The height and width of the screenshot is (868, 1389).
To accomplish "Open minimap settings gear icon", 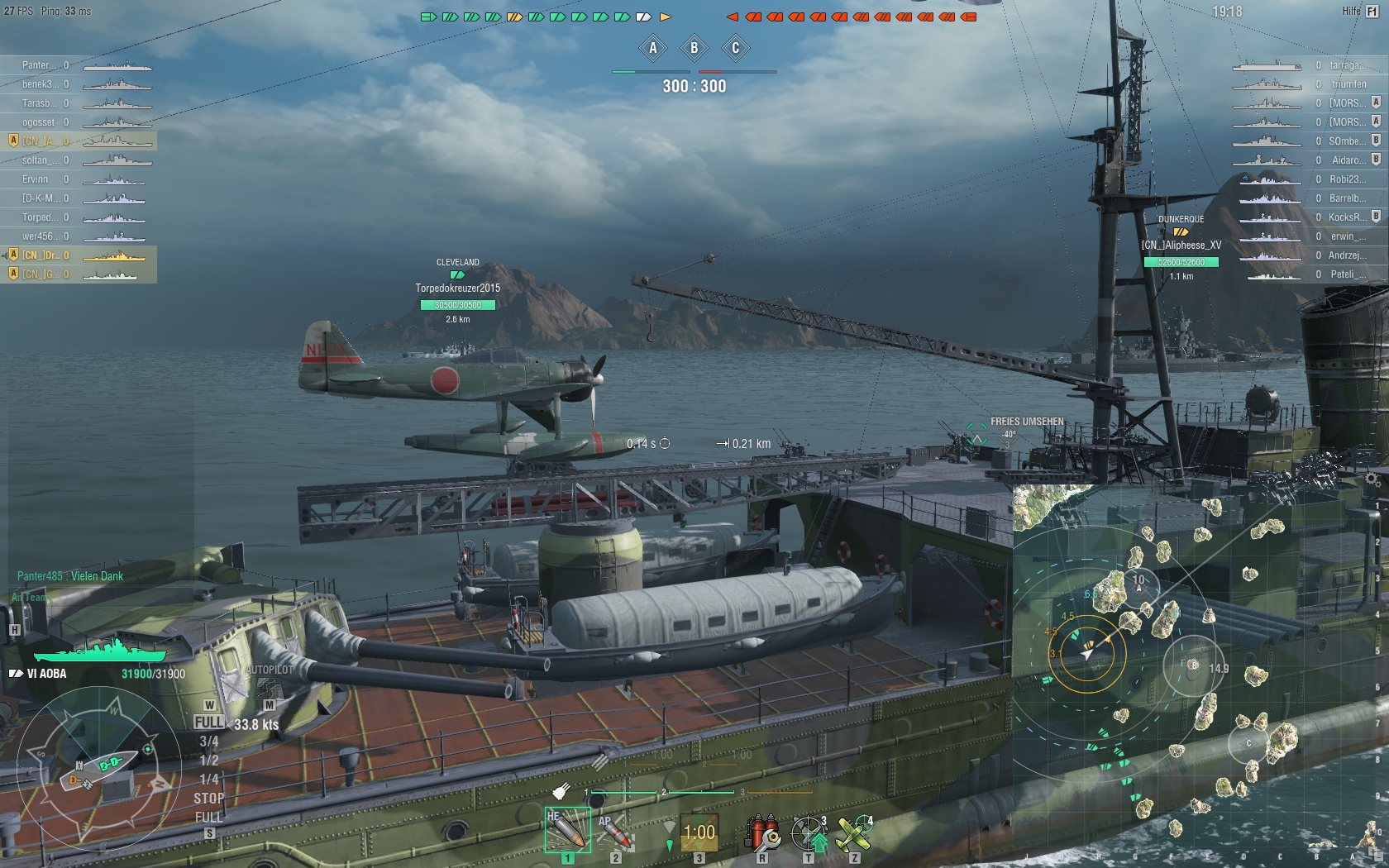I will pos(1372,479).
